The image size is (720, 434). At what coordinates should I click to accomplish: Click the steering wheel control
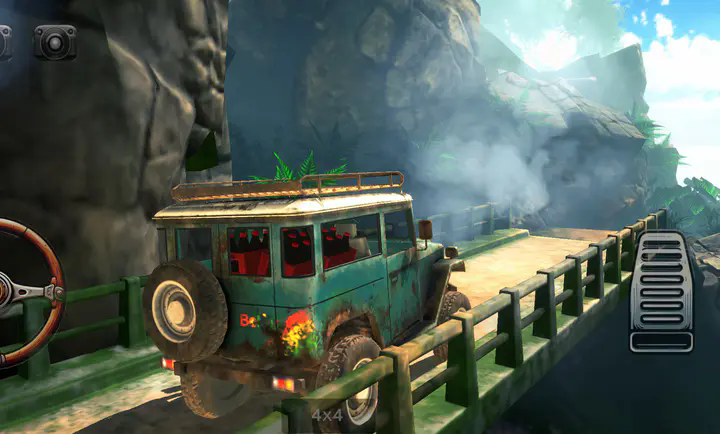tap(24, 292)
